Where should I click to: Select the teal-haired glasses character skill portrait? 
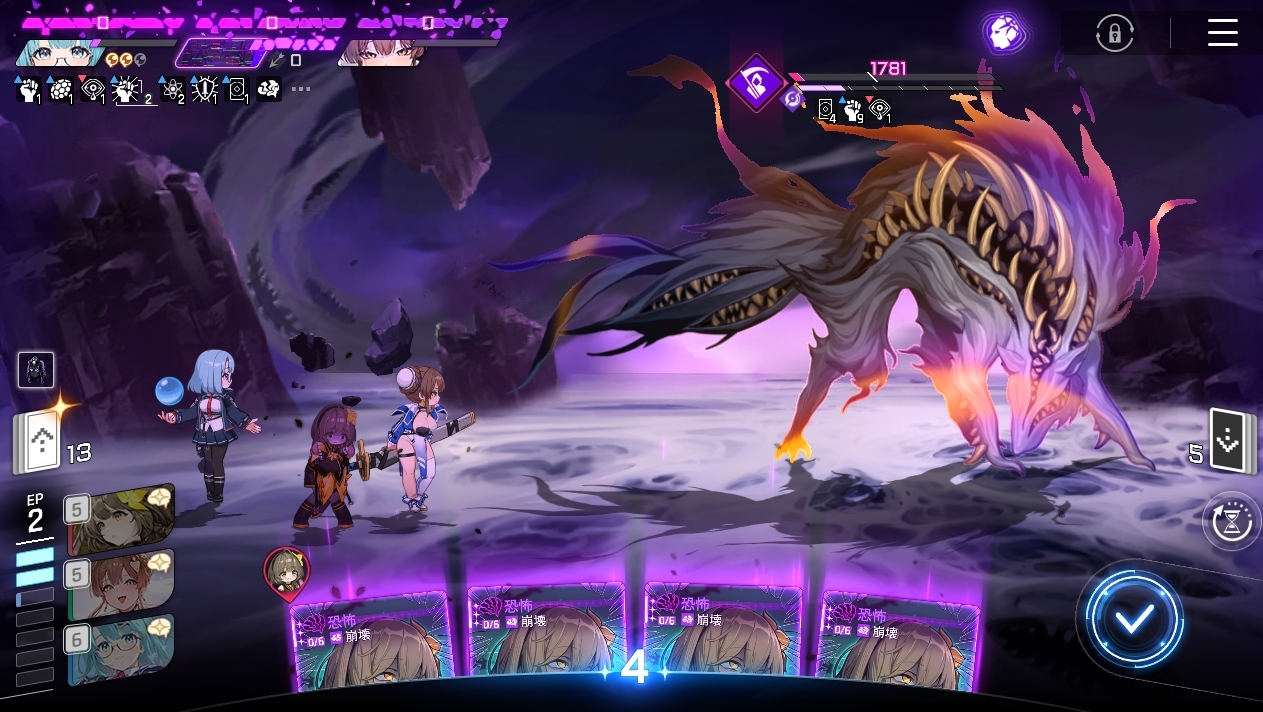(120, 648)
